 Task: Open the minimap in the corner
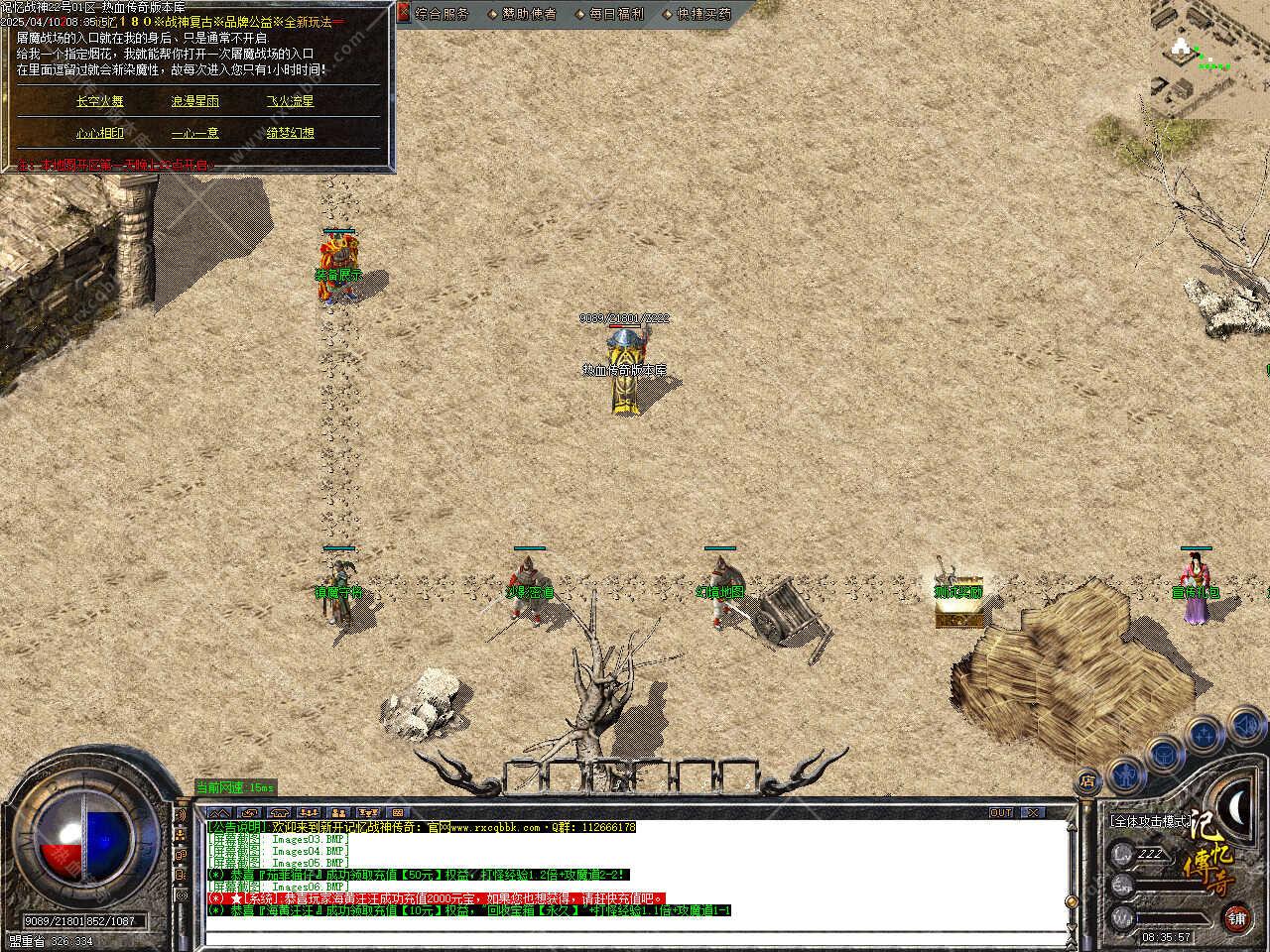[x=1209, y=57]
